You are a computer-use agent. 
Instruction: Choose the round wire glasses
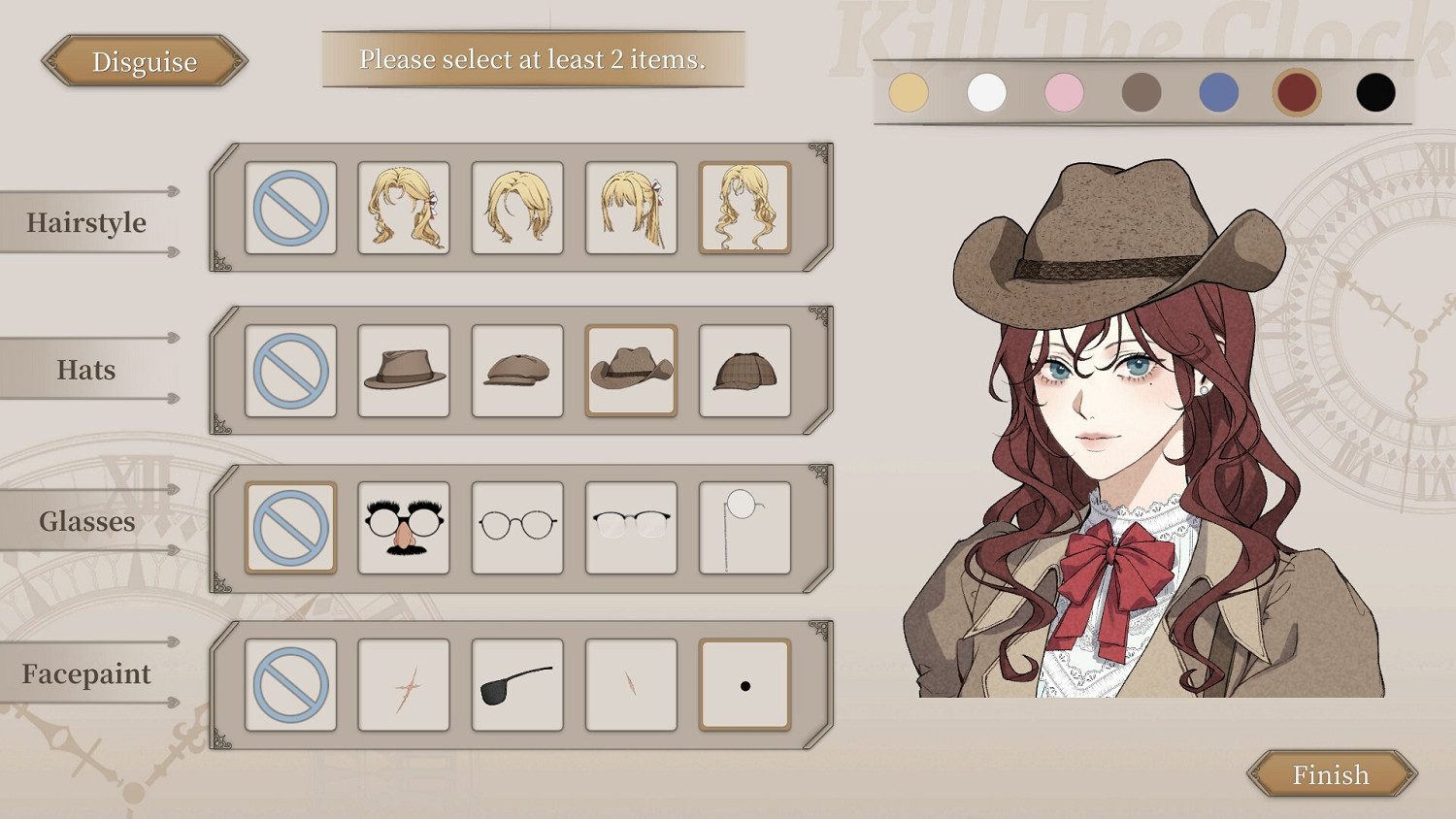pyautogui.click(x=516, y=527)
